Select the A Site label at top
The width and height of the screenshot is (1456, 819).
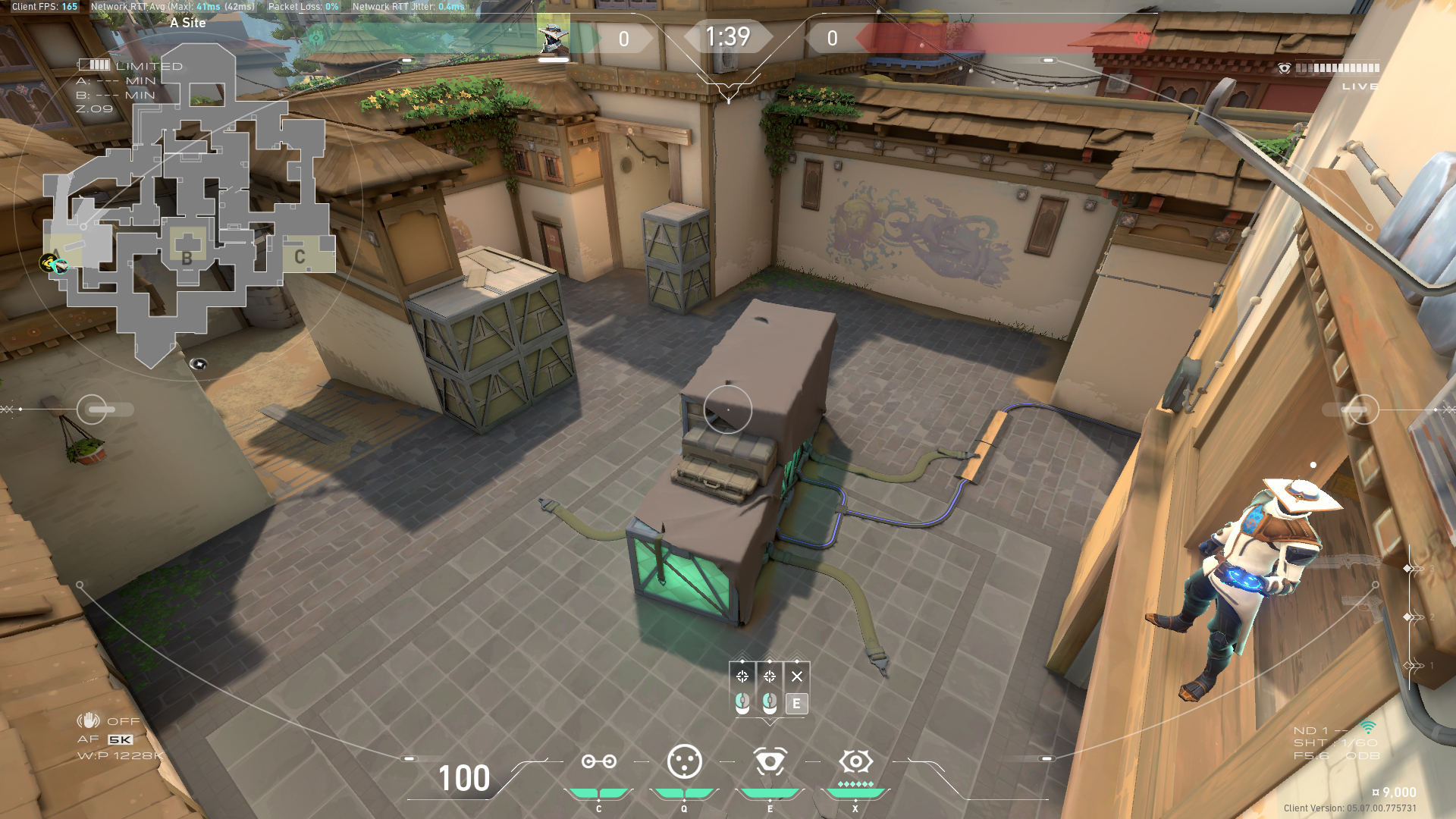[187, 23]
